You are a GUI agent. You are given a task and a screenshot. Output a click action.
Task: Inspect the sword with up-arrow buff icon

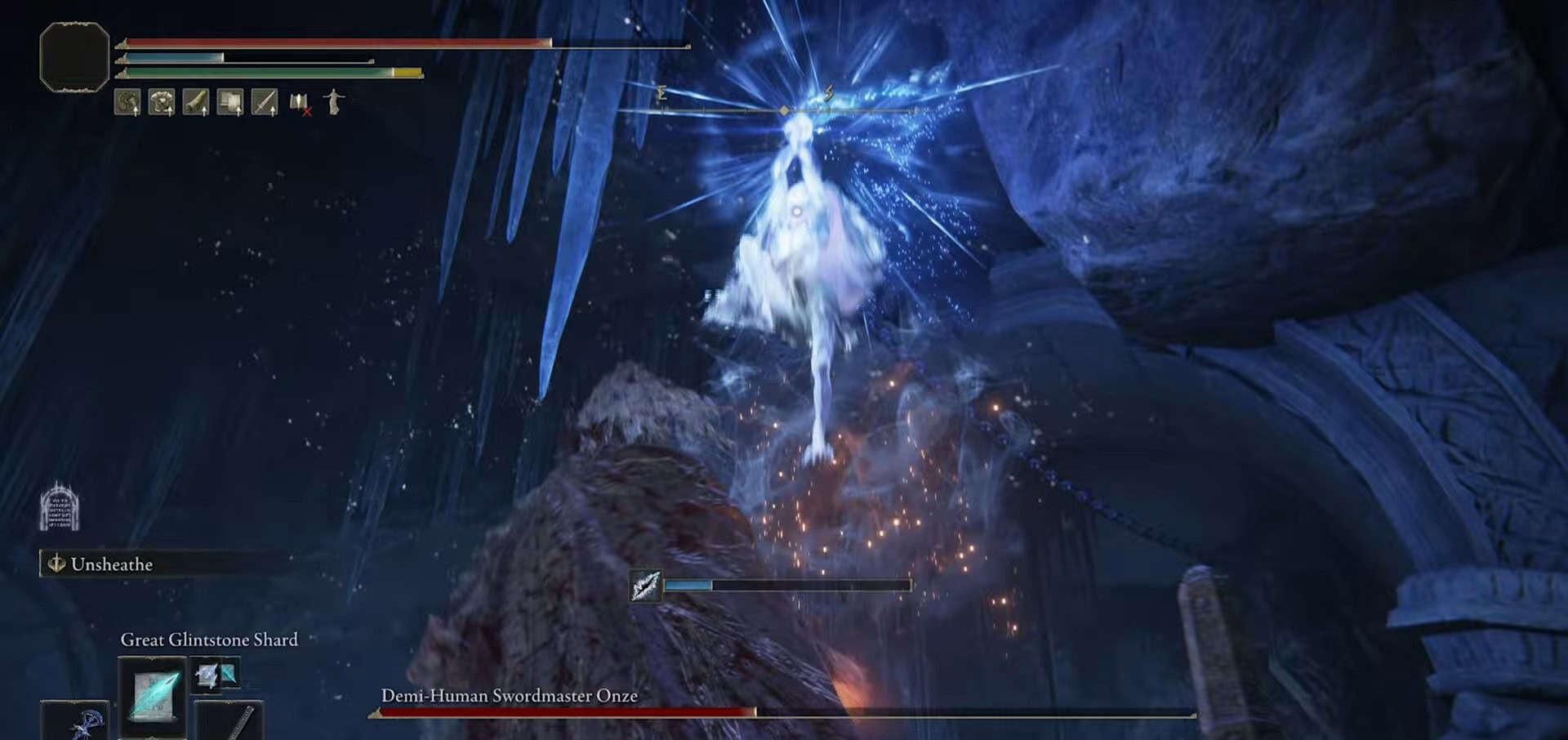[x=265, y=102]
